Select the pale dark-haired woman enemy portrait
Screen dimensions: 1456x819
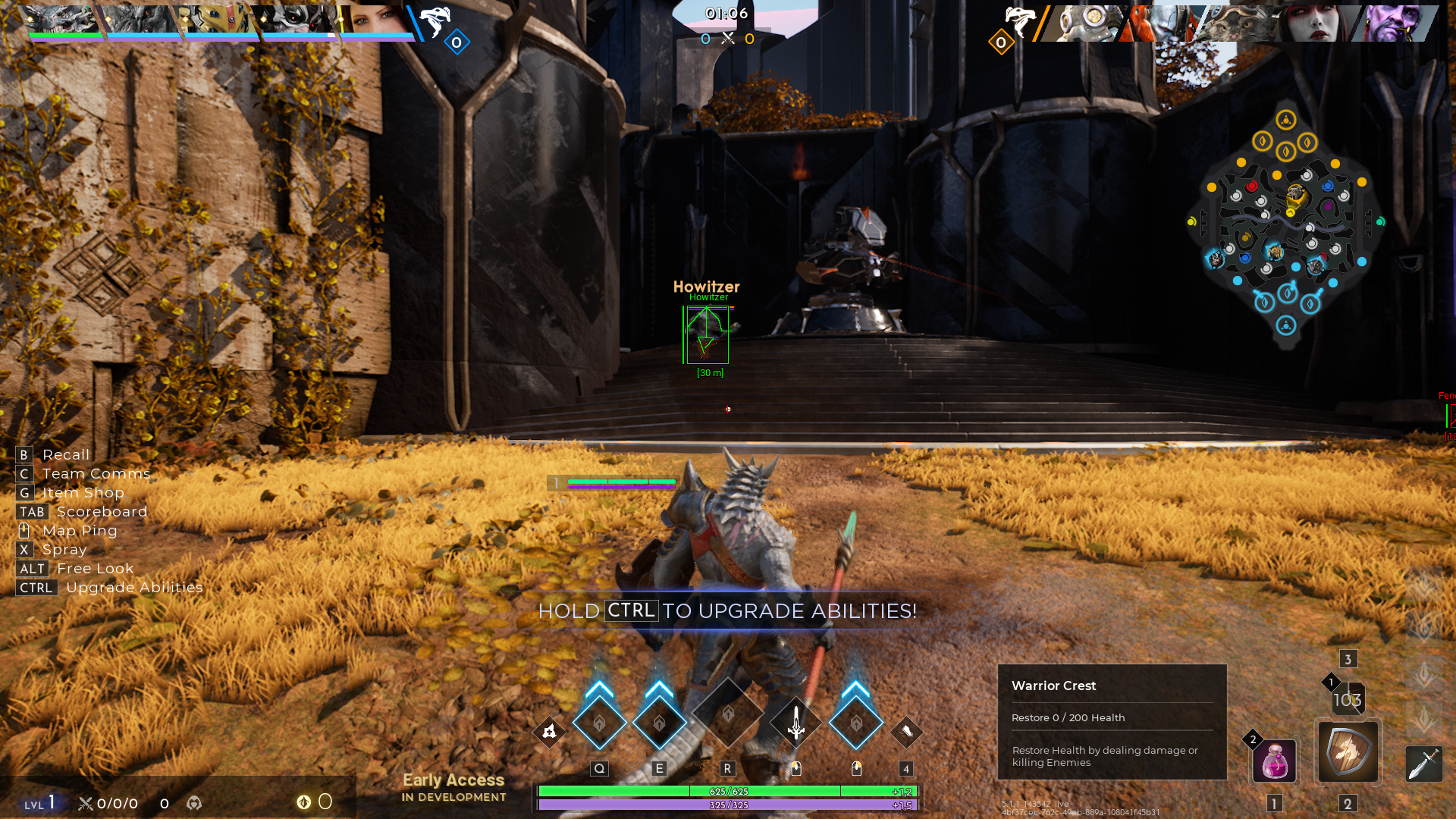(1318, 23)
